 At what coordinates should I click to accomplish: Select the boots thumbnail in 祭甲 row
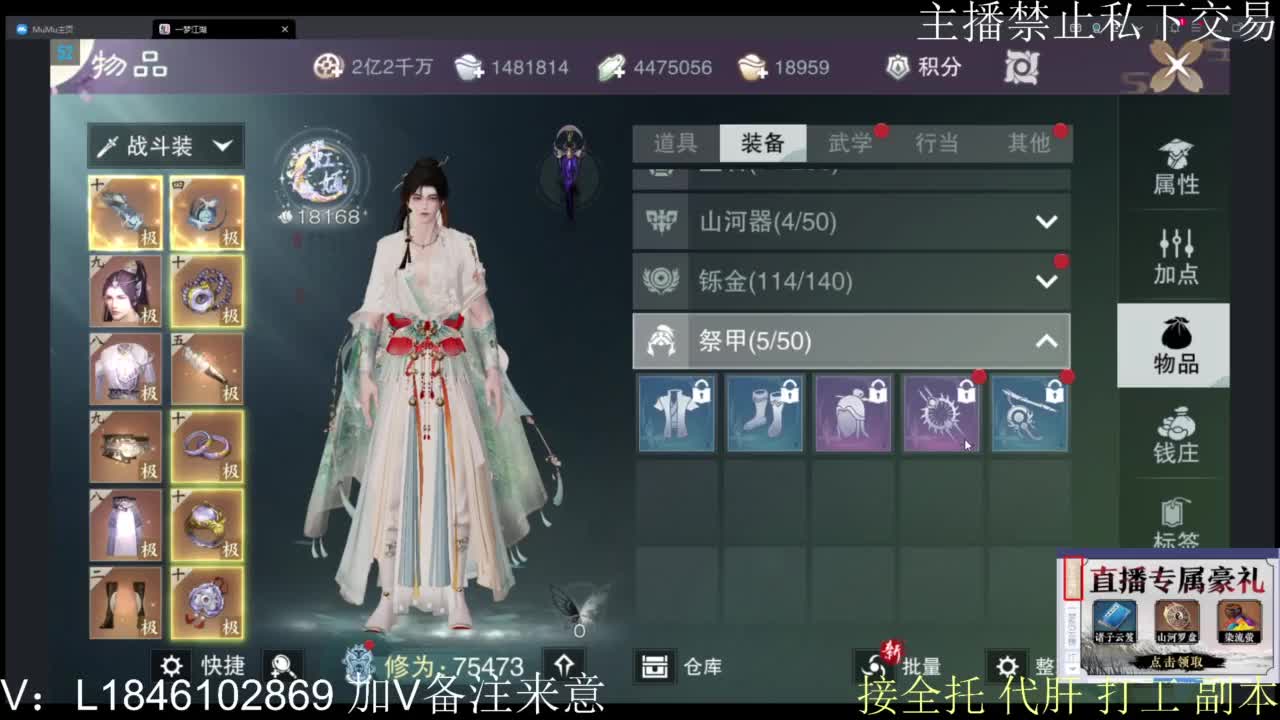tap(765, 414)
